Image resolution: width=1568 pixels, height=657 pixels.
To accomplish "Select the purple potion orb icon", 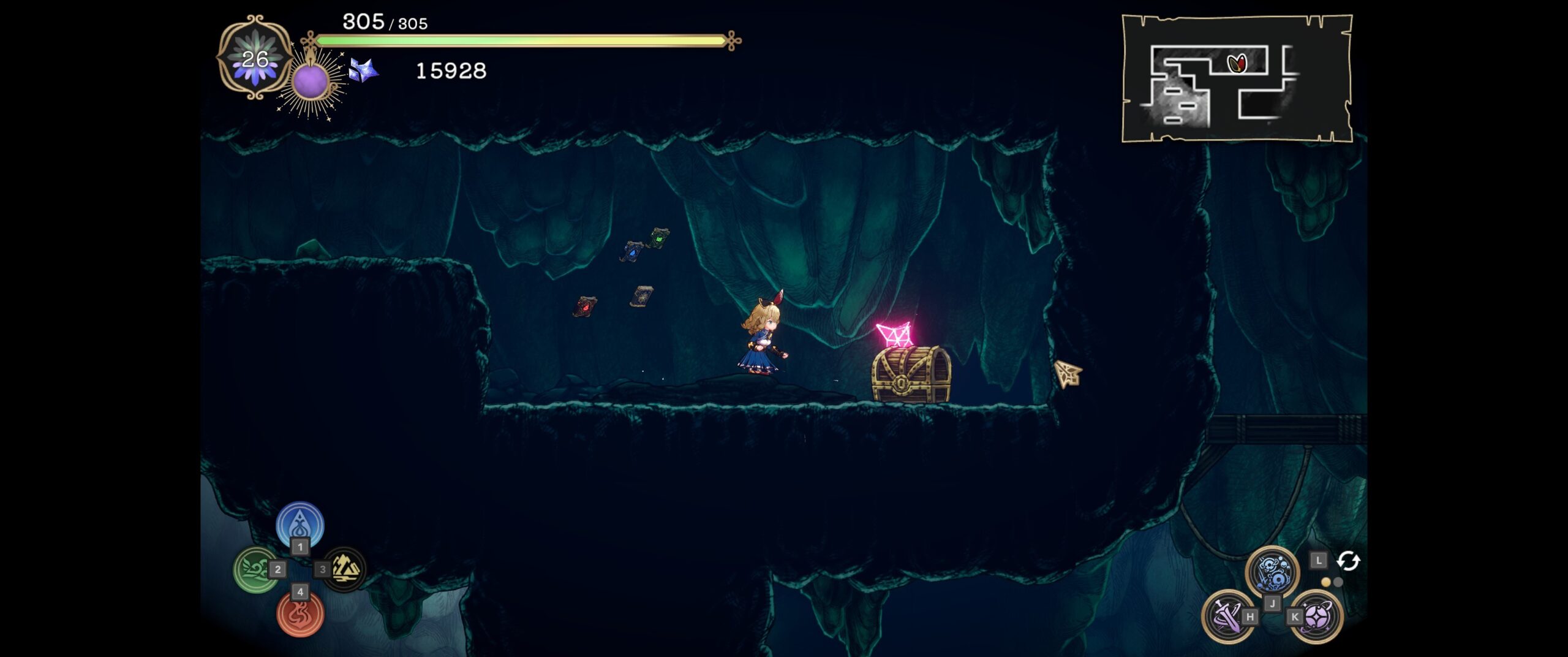I will [x=310, y=82].
